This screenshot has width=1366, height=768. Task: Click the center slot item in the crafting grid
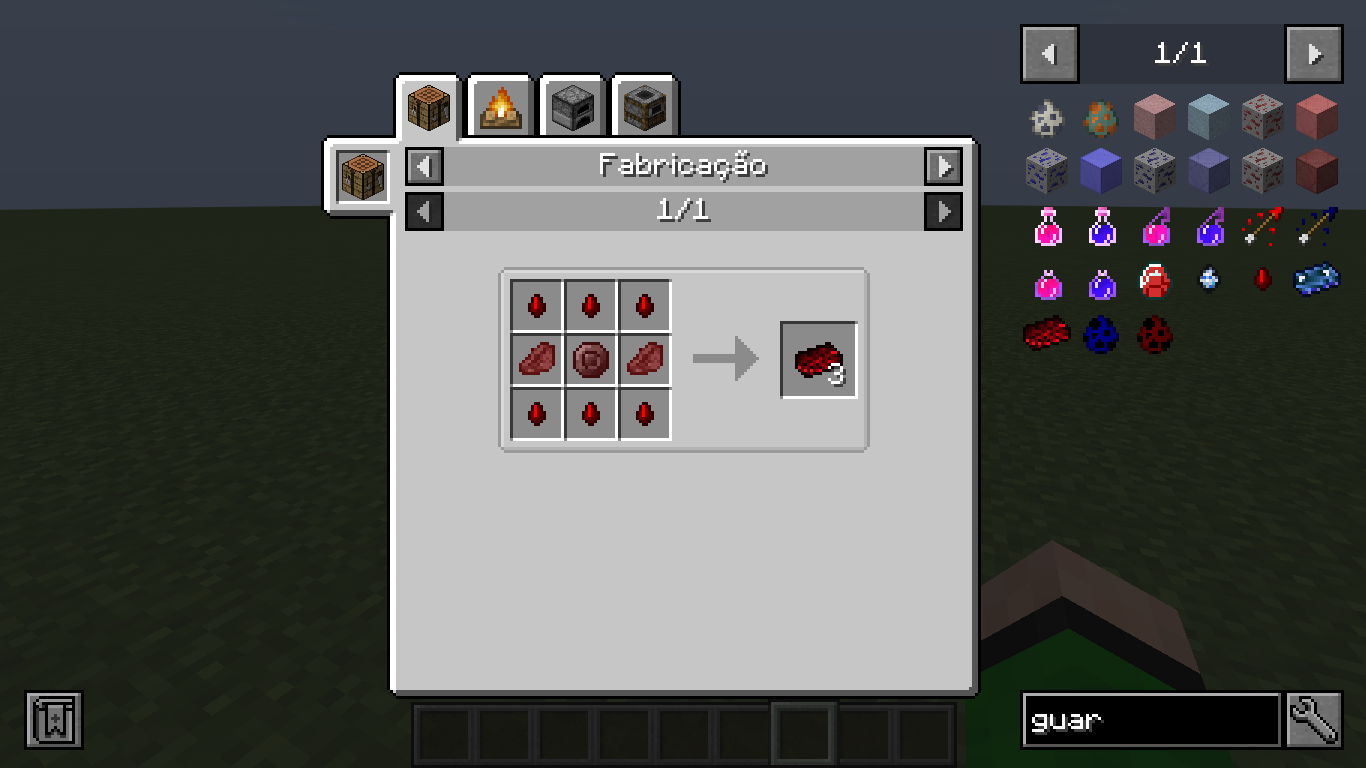[589, 359]
